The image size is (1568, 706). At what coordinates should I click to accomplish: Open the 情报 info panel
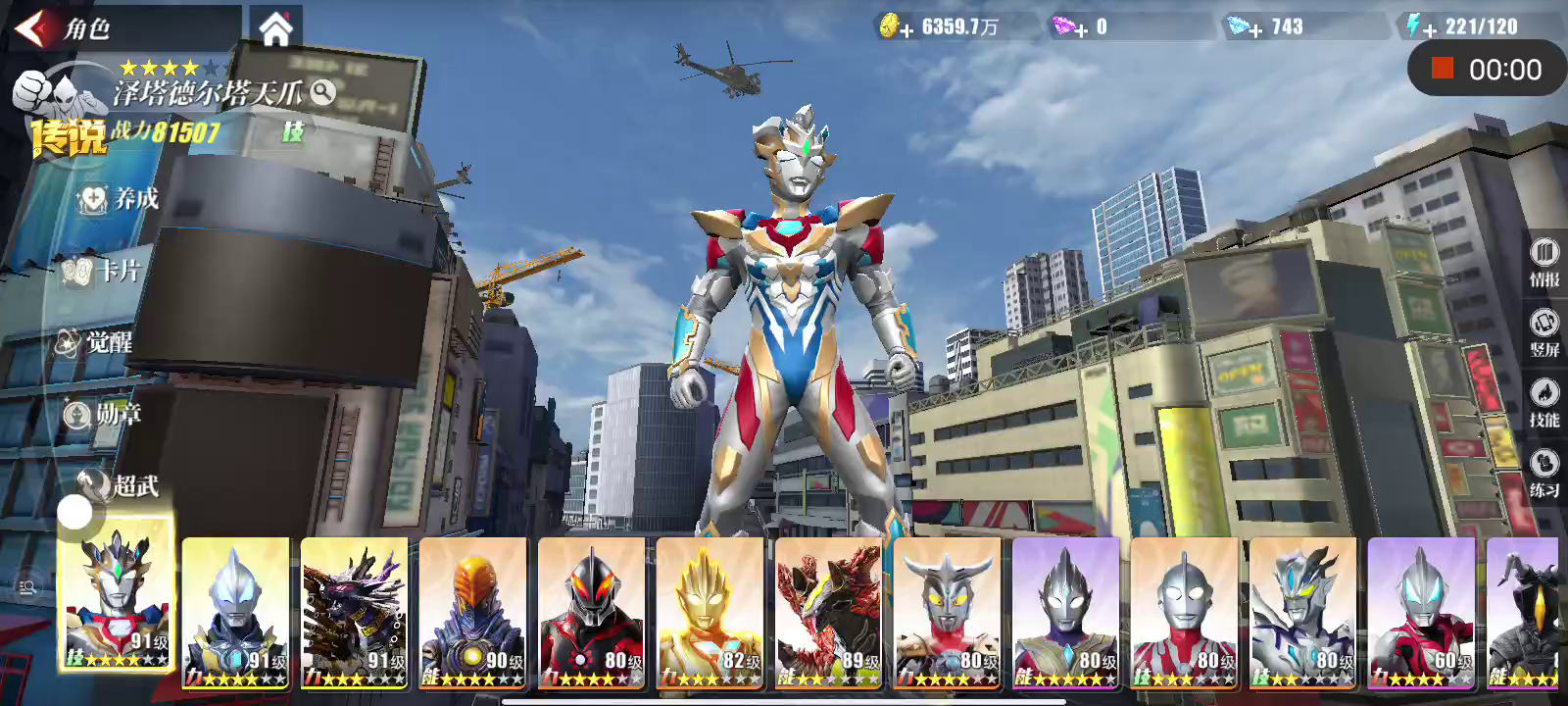pyautogui.click(x=1543, y=262)
